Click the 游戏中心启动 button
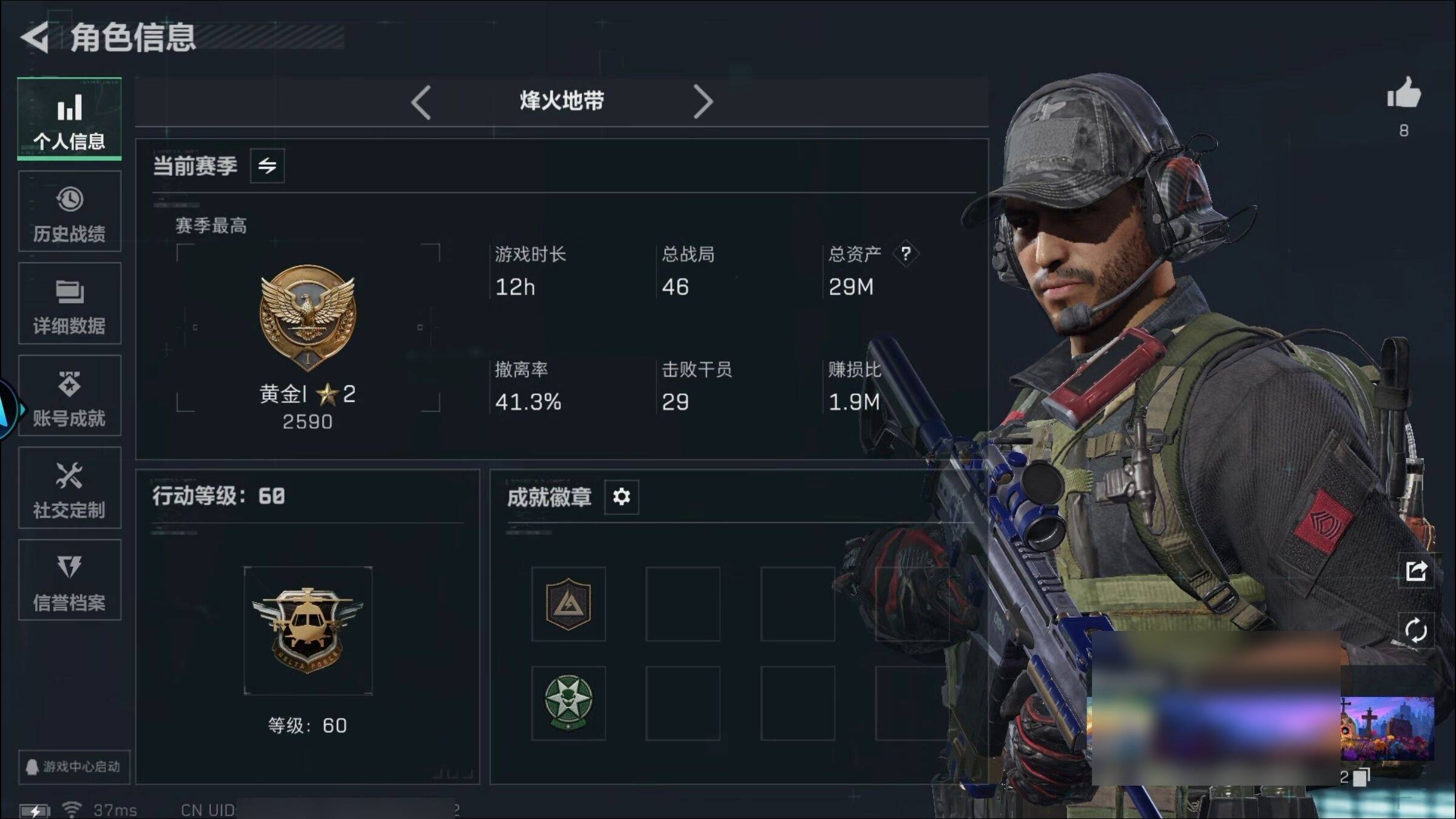The image size is (1456, 819). click(x=73, y=767)
